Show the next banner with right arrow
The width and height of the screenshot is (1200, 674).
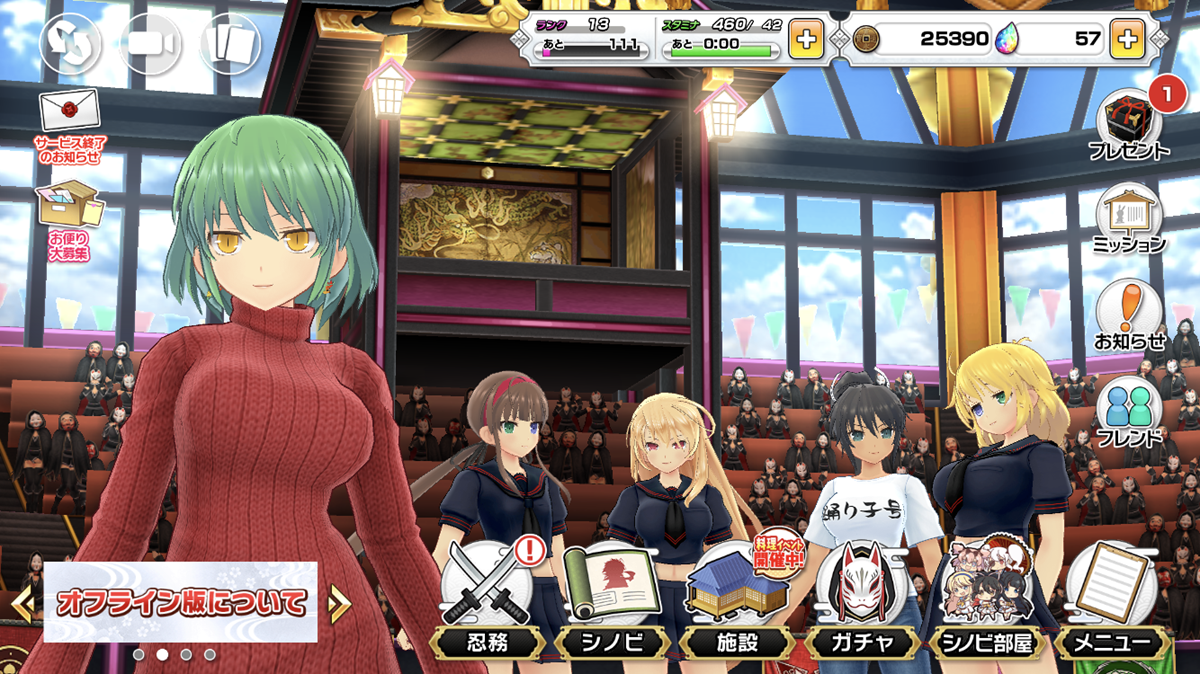pos(339,602)
